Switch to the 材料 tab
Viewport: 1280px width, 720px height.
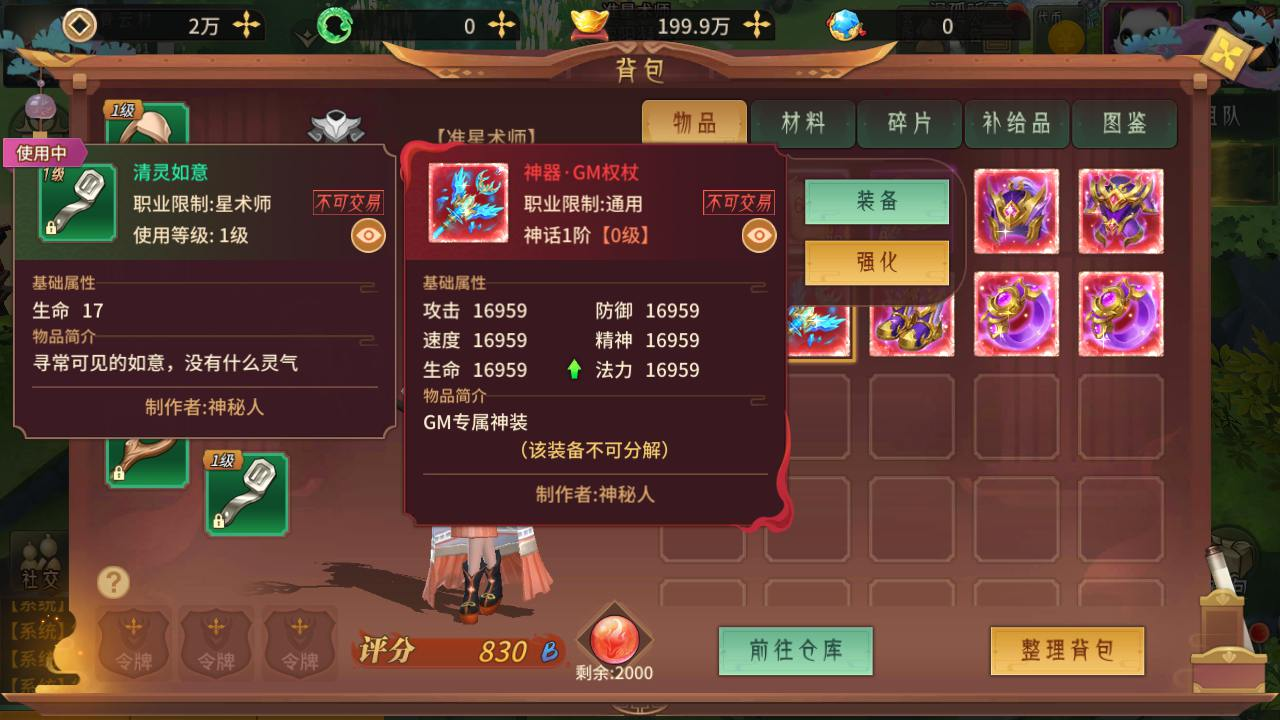pos(802,124)
